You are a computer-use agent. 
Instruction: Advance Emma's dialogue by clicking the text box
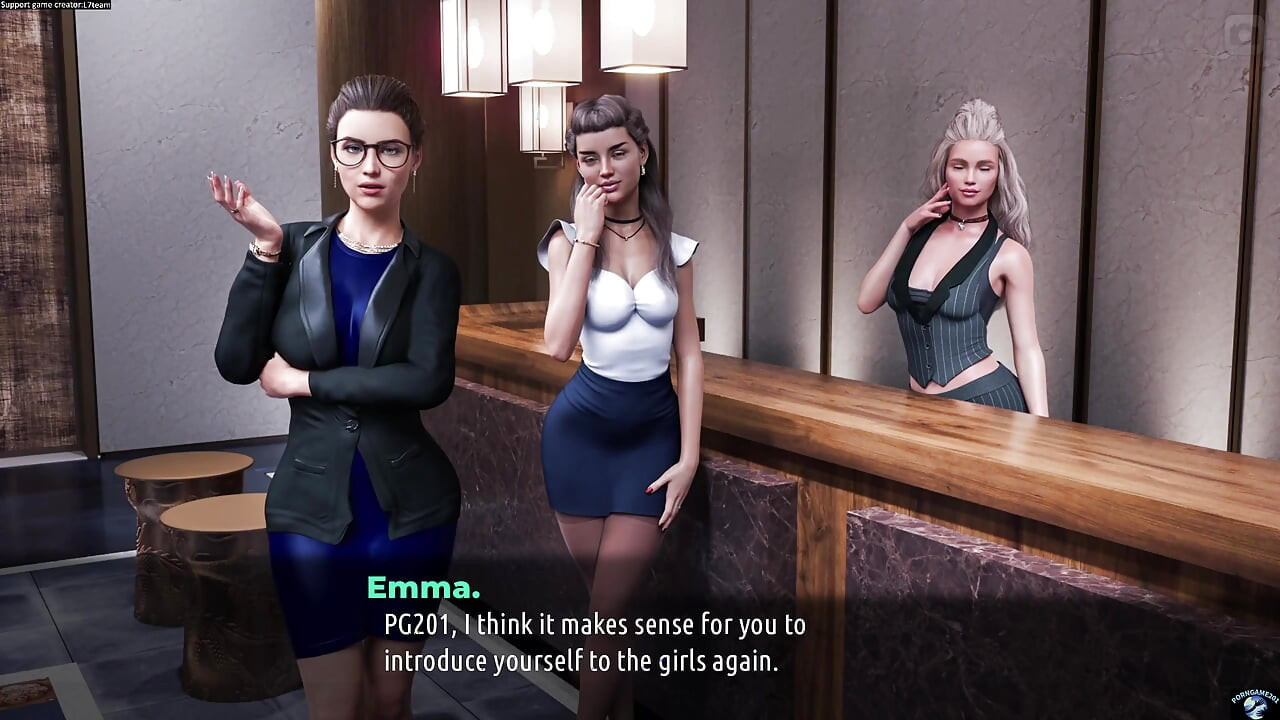tap(594, 642)
